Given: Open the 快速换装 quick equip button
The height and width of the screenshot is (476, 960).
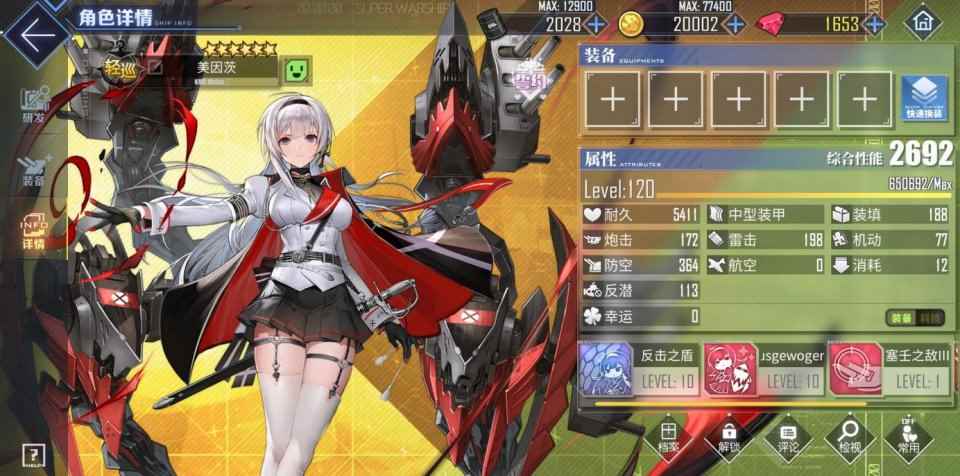Looking at the screenshot, I should pyautogui.click(x=923, y=98).
